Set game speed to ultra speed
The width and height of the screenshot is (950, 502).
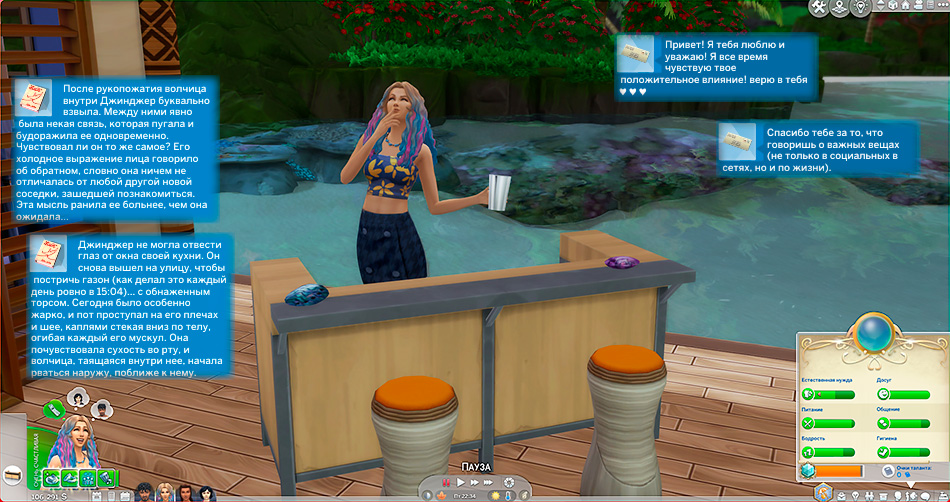(x=491, y=483)
